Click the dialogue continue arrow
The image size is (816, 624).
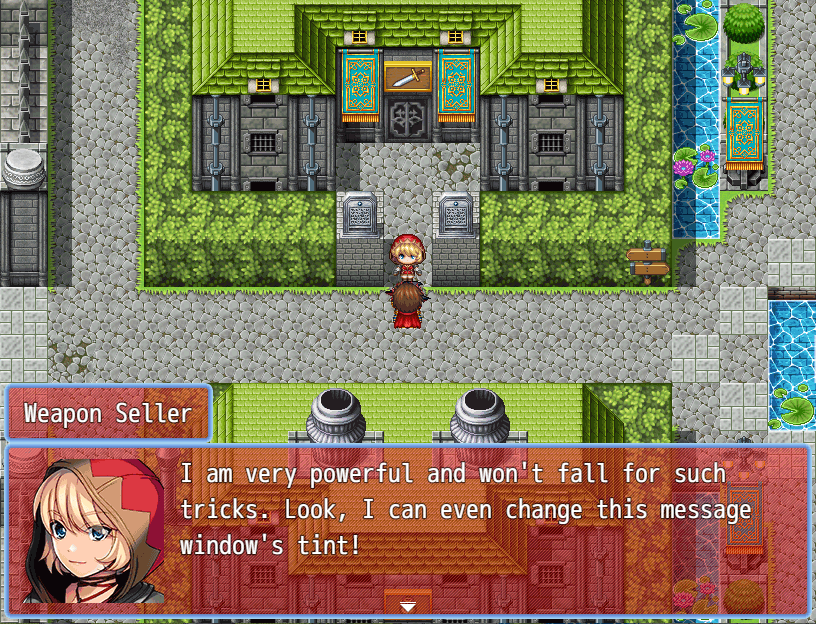point(407,606)
